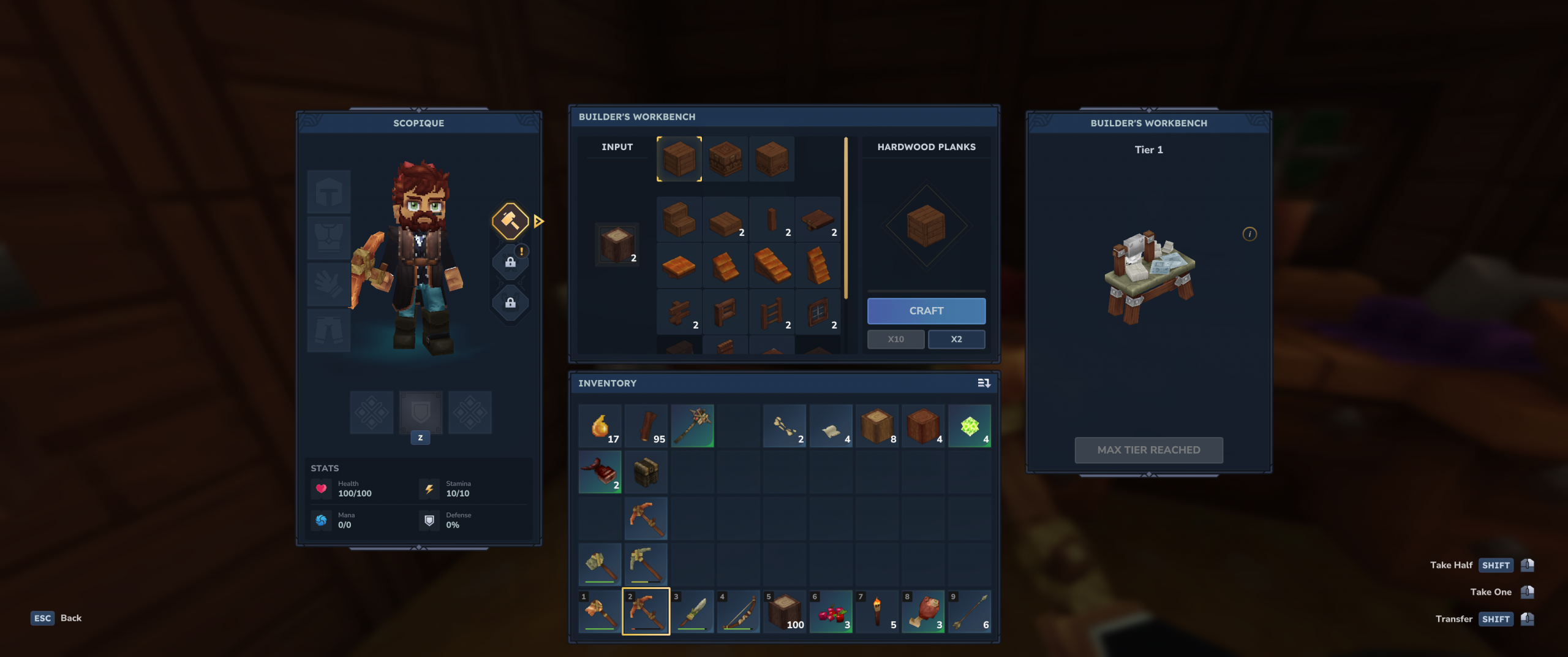Select the empty helmet equipment slot
This screenshot has height=657, width=1568.
tap(329, 192)
